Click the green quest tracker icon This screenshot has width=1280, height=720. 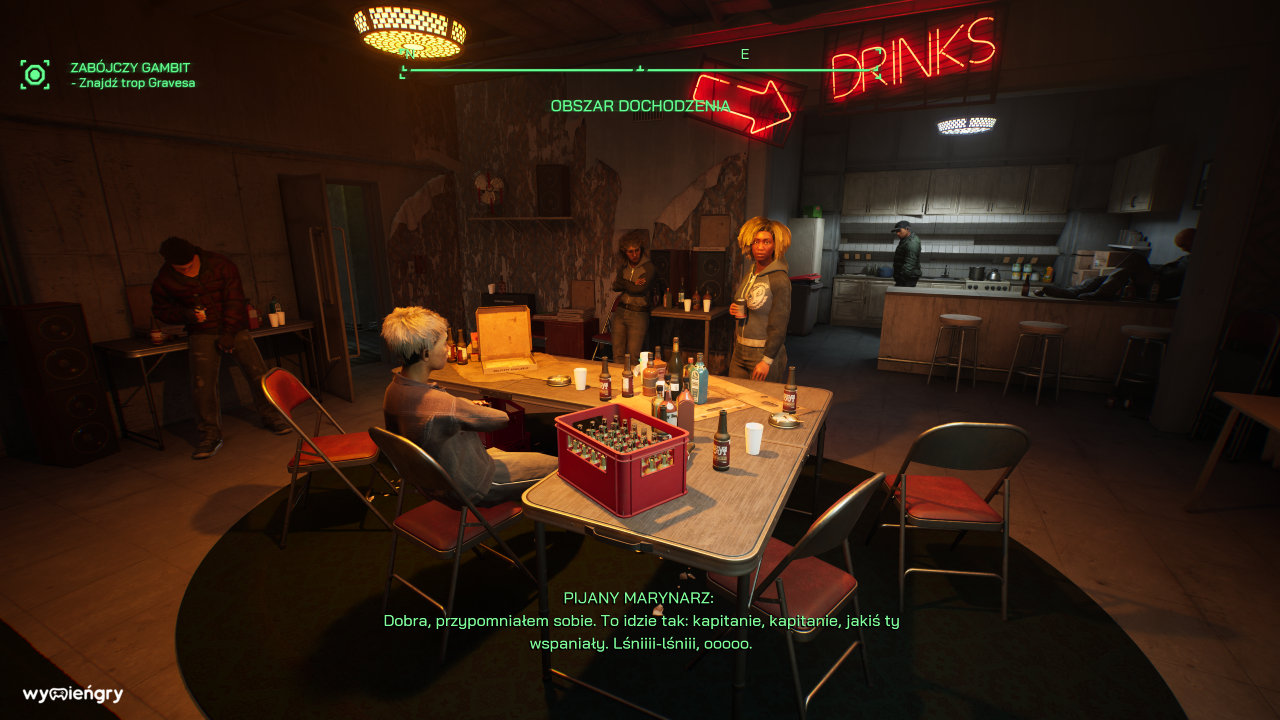click(35, 74)
